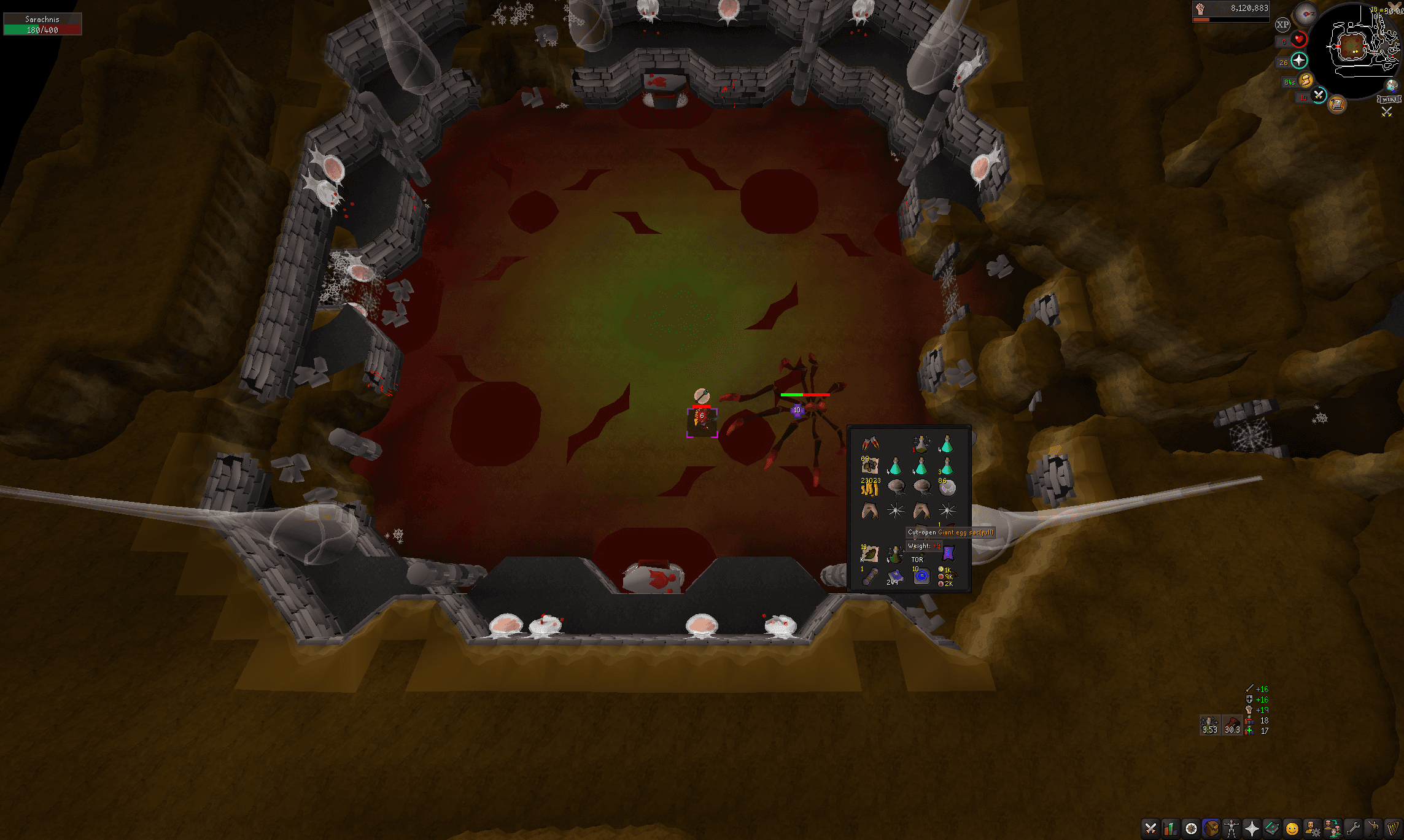Click the compass to reset the camera
The image size is (1404, 840).
coord(1306,14)
